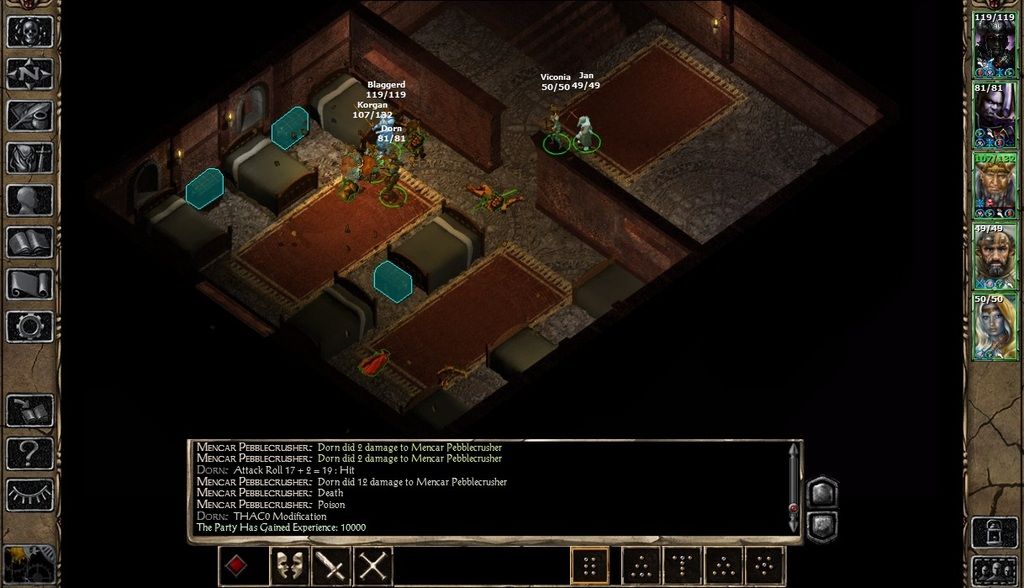Image resolution: width=1024 pixels, height=588 pixels.
Task: Click the quick save book button
Action: click(30, 411)
